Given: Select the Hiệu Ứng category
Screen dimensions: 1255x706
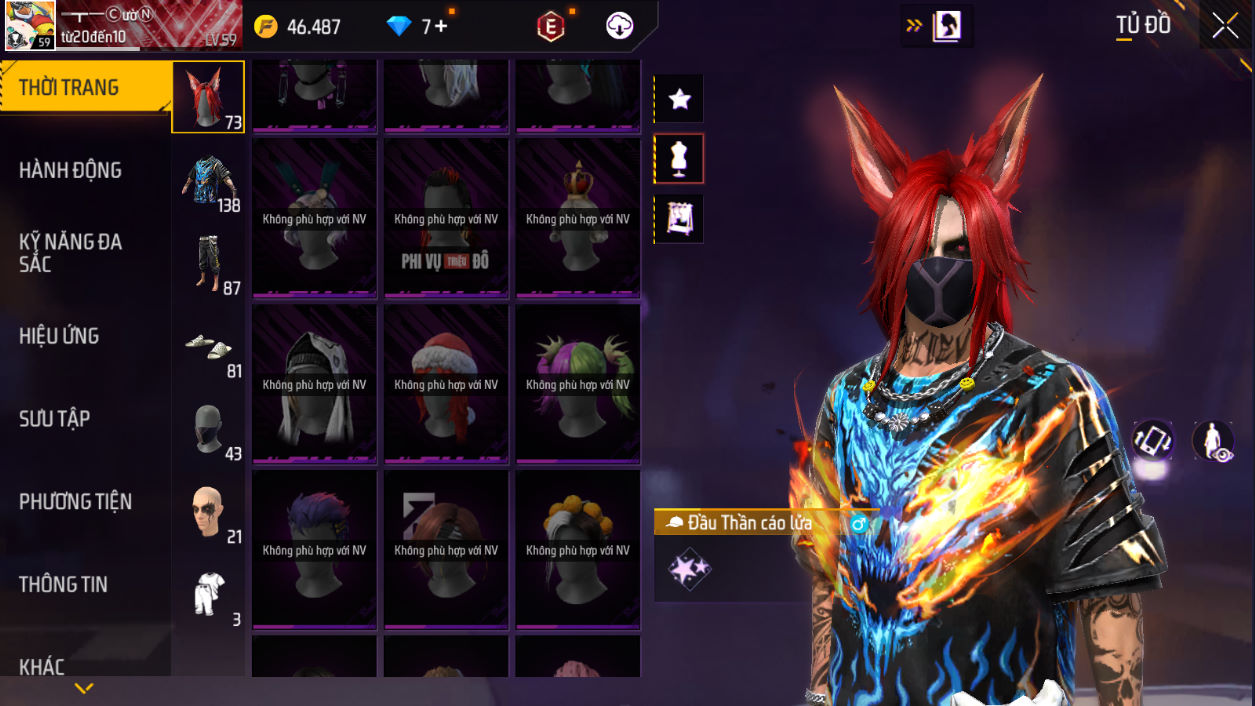Looking at the screenshot, I should click(59, 336).
